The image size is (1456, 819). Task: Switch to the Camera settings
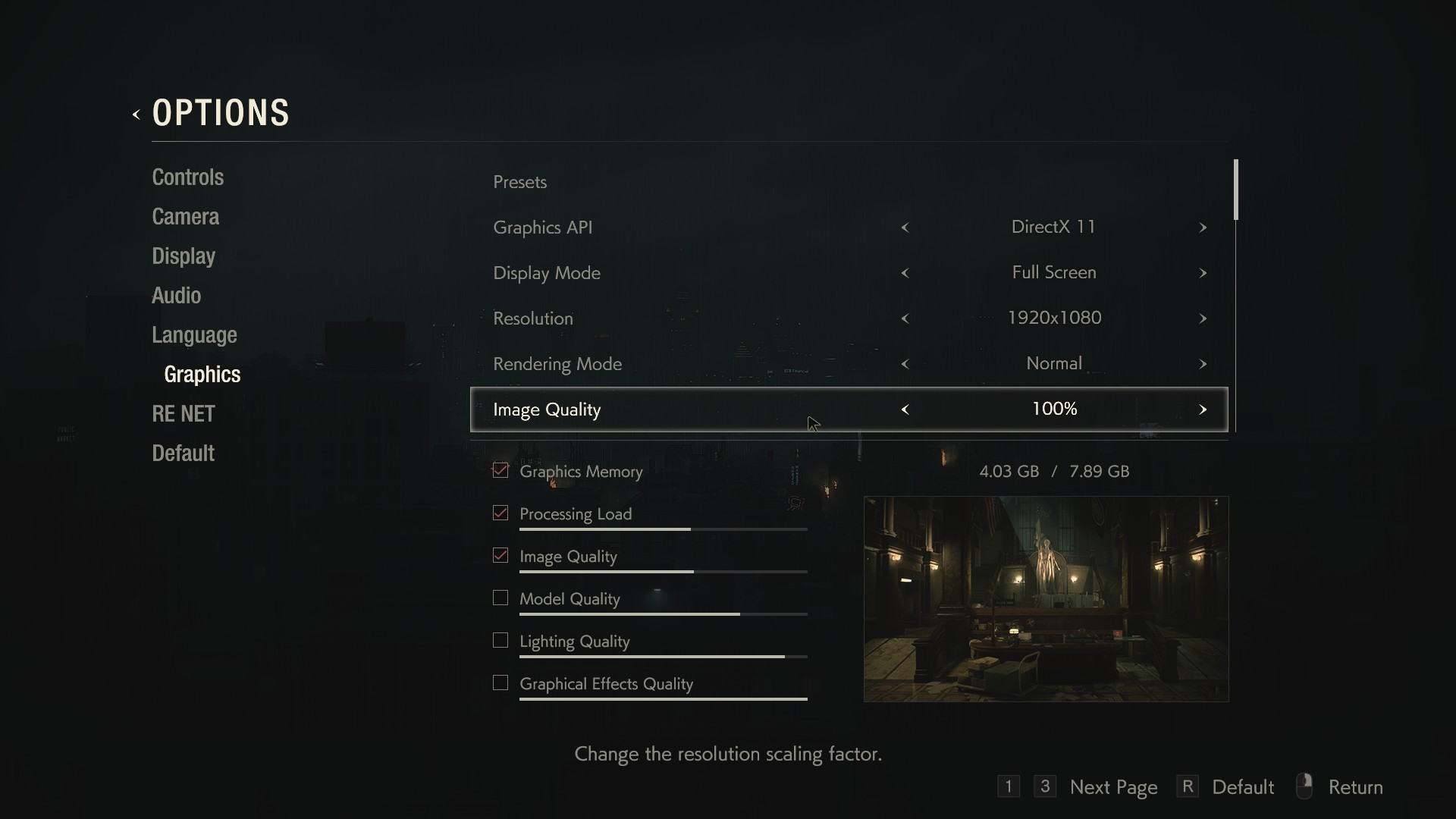185,217
